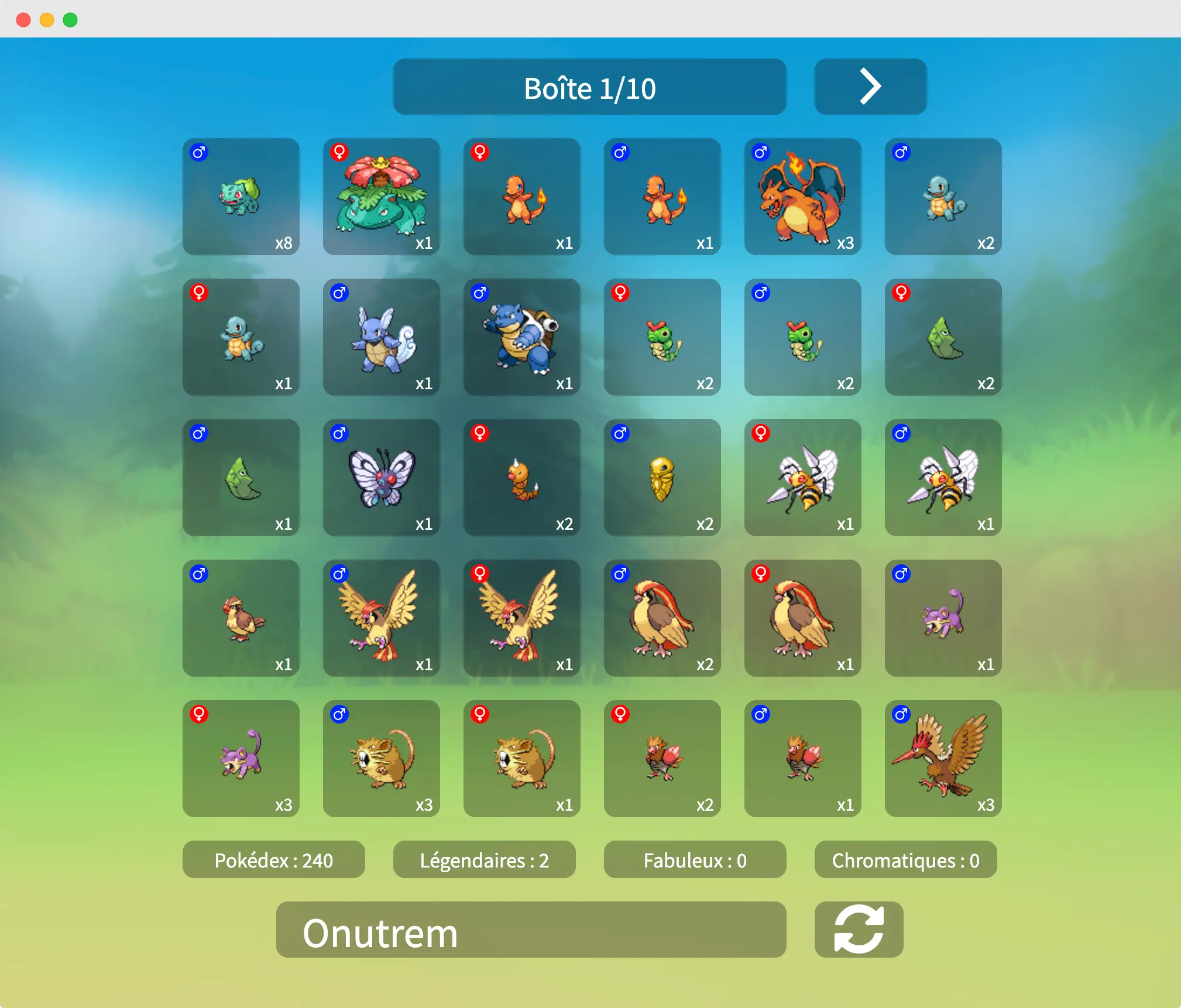1181x1008 pixels.
Task: Select the Butterfree entry
Action: click(x=381, y=477)
